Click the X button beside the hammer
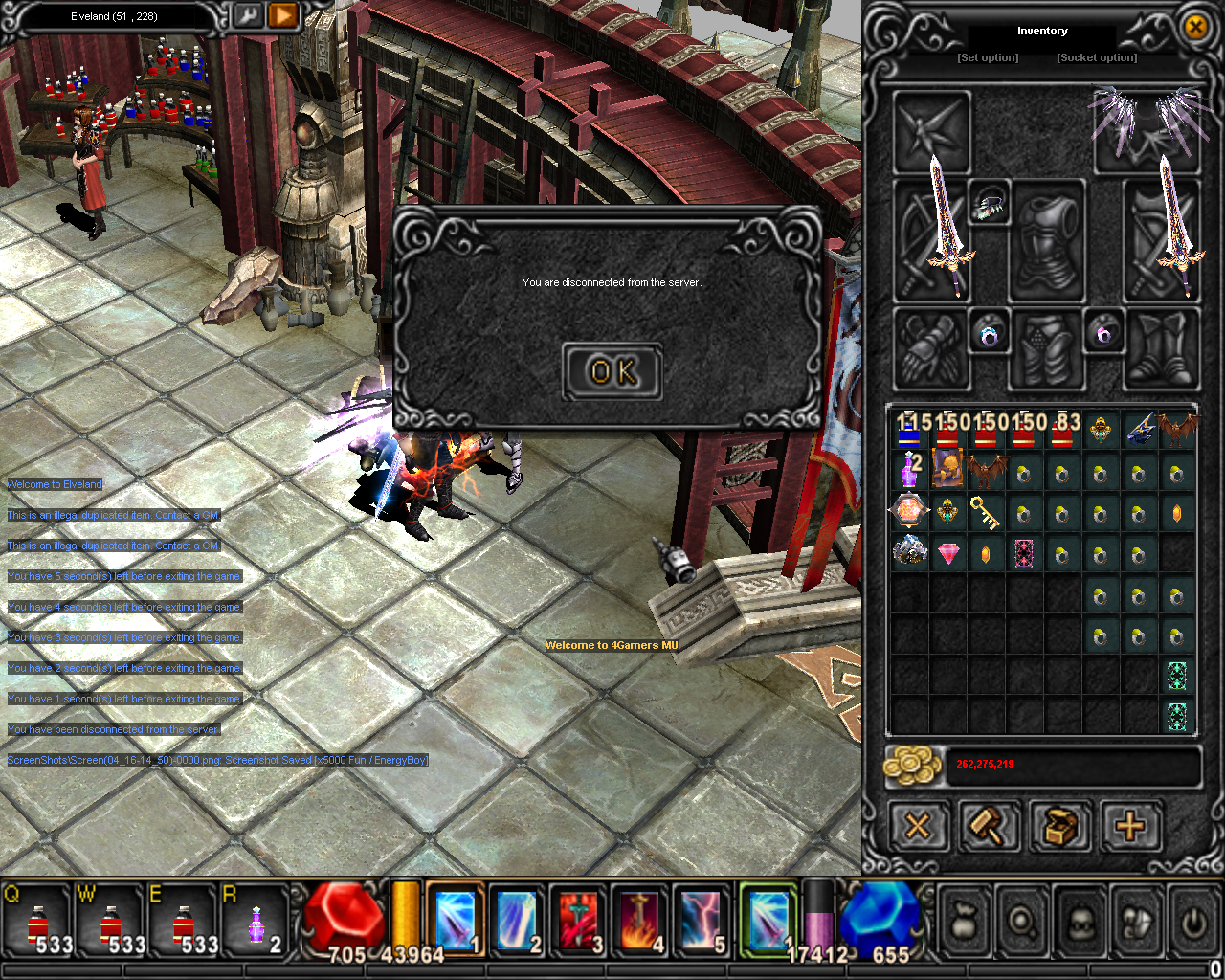 918,825
